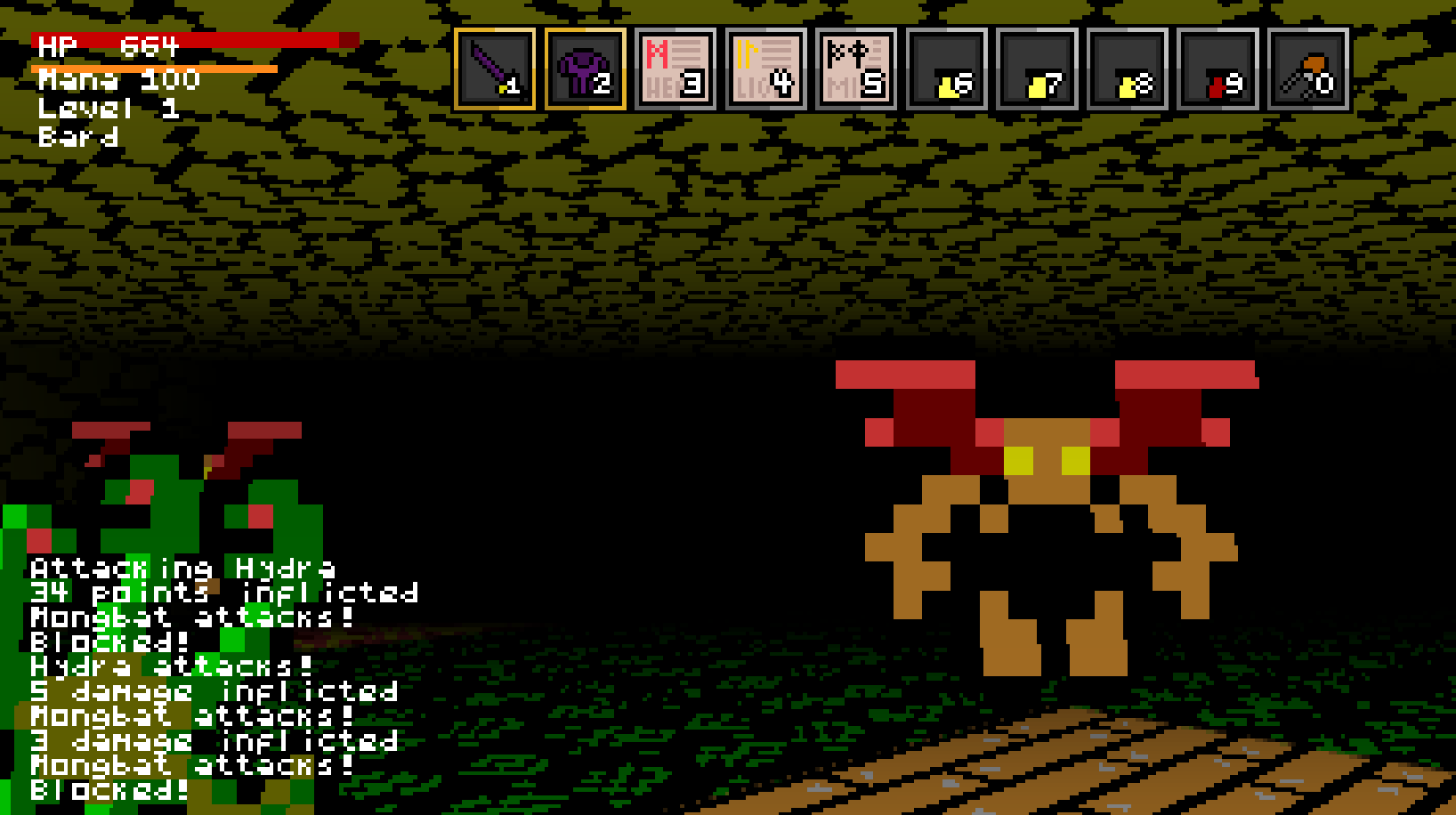Screen dimensions: 1456x815
Task: Use the yellow-rune scroll in slot 4
Action: (766, 69)
